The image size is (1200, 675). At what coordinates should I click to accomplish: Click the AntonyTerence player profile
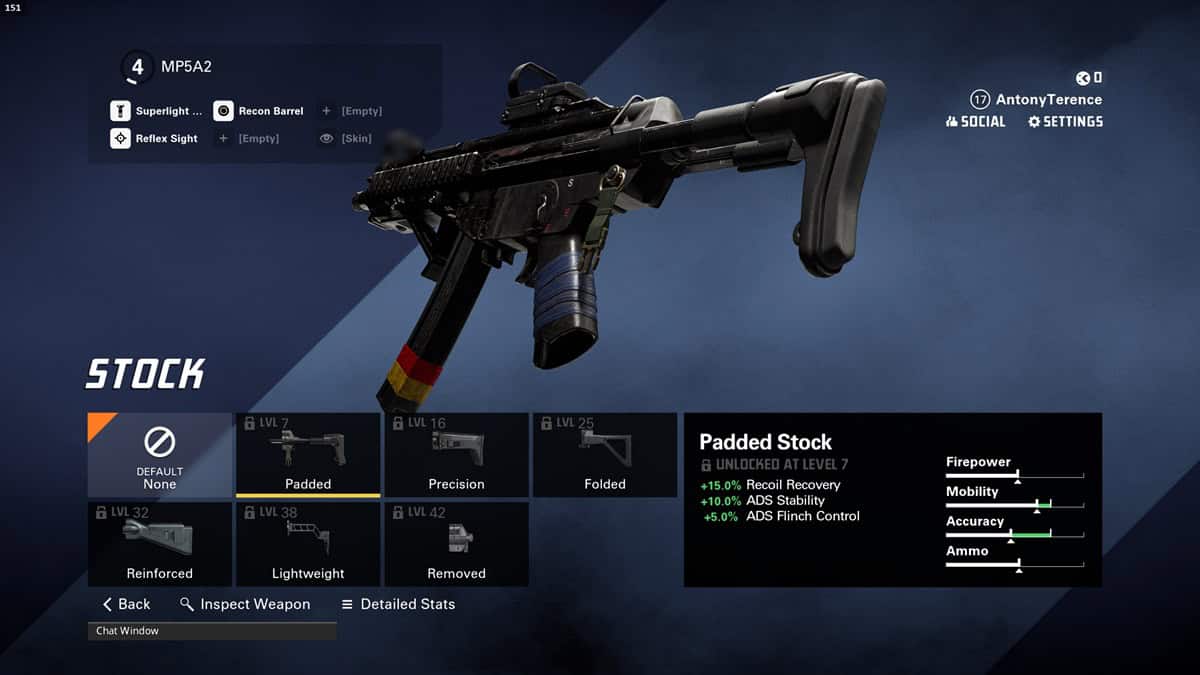[1036, 100]
